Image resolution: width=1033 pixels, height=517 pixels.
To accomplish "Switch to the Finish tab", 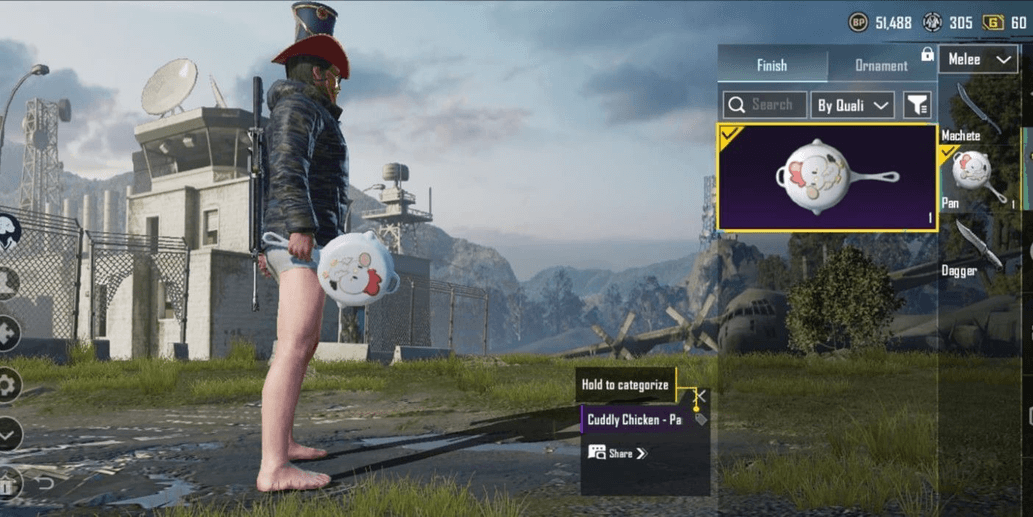I will (772, 65).
